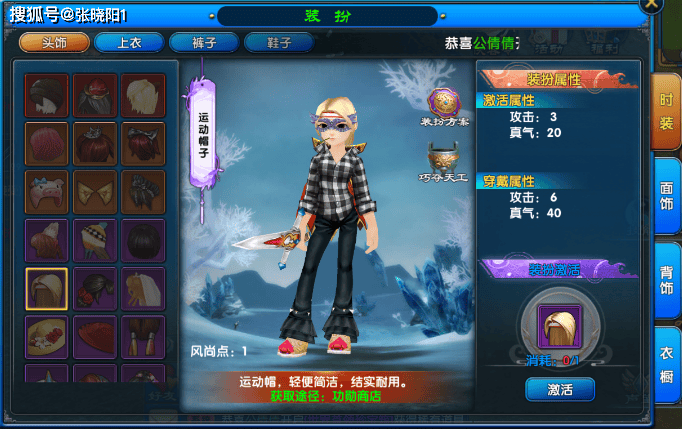Open the 巧夺天工 crafting icon

[444, 160]
